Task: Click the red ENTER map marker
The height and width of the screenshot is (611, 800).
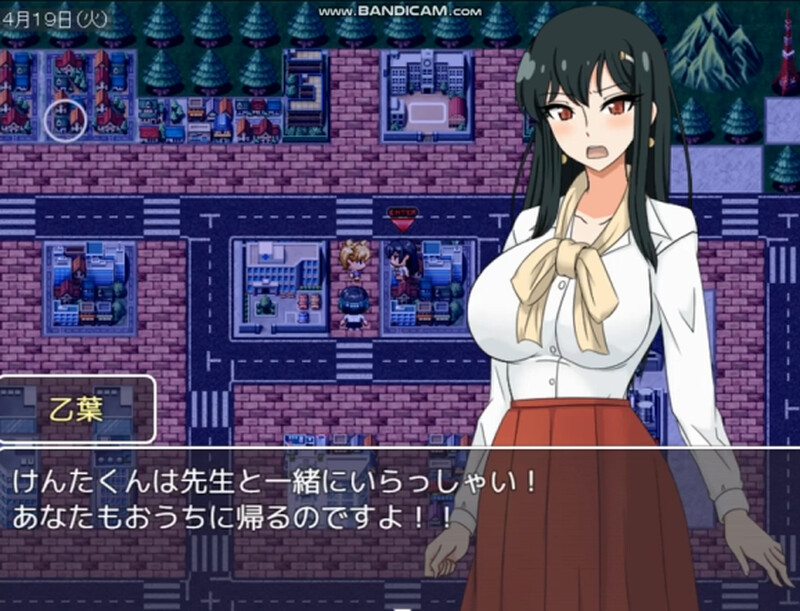Action: 401,214
